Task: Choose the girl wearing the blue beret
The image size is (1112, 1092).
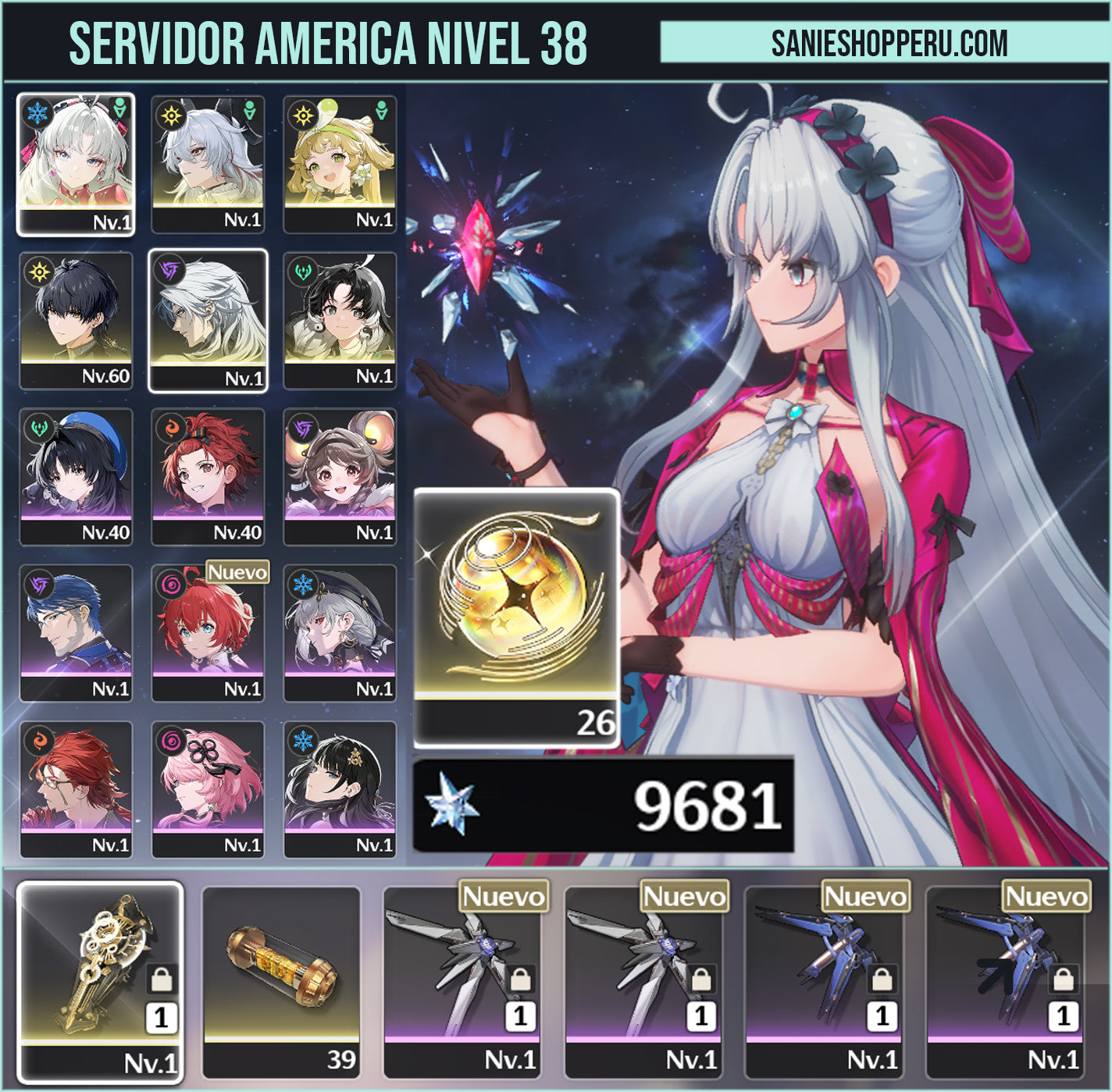Action: (x=76, y=475)
